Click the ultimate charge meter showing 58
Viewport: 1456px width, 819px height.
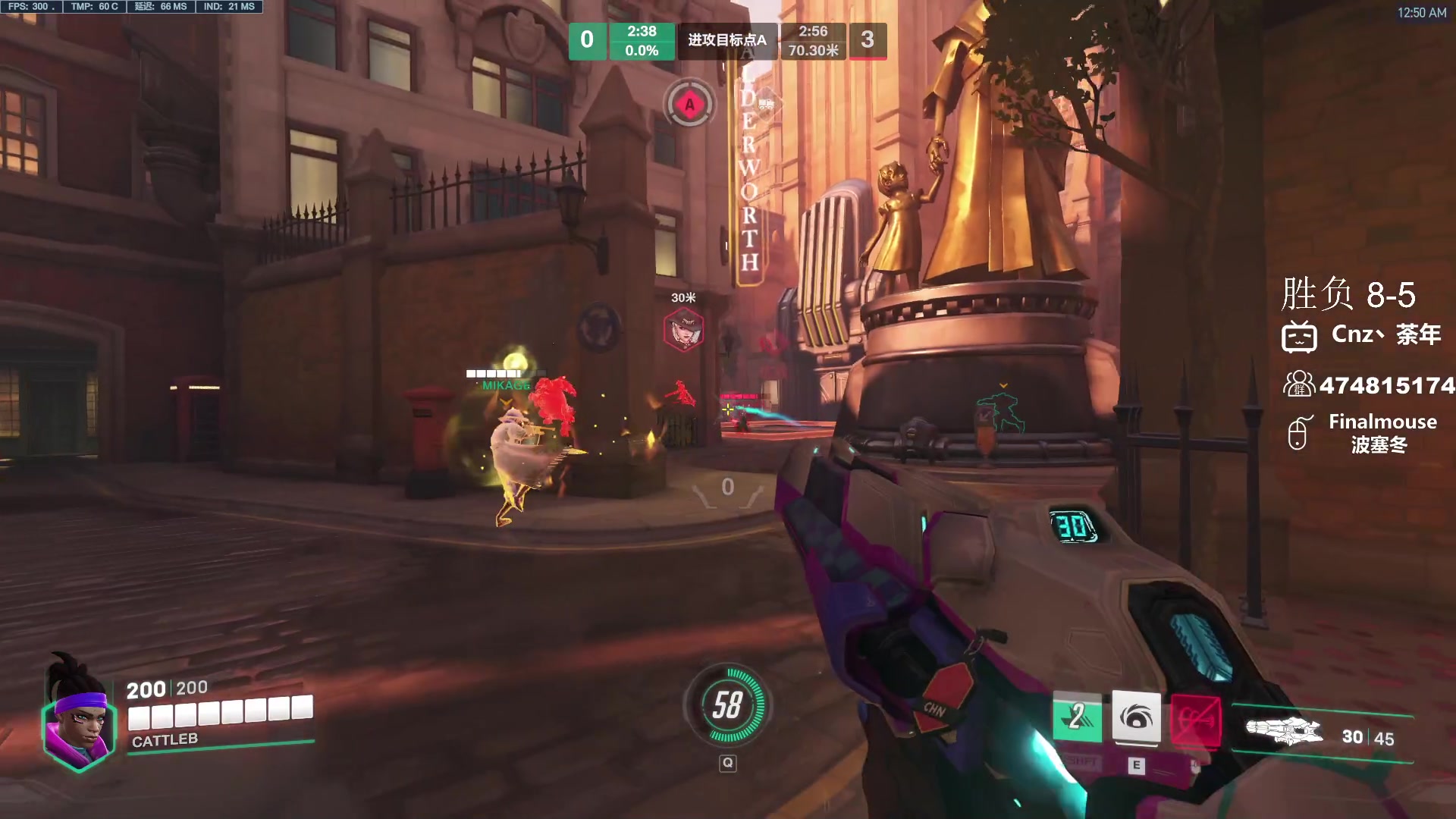(727, 705)
